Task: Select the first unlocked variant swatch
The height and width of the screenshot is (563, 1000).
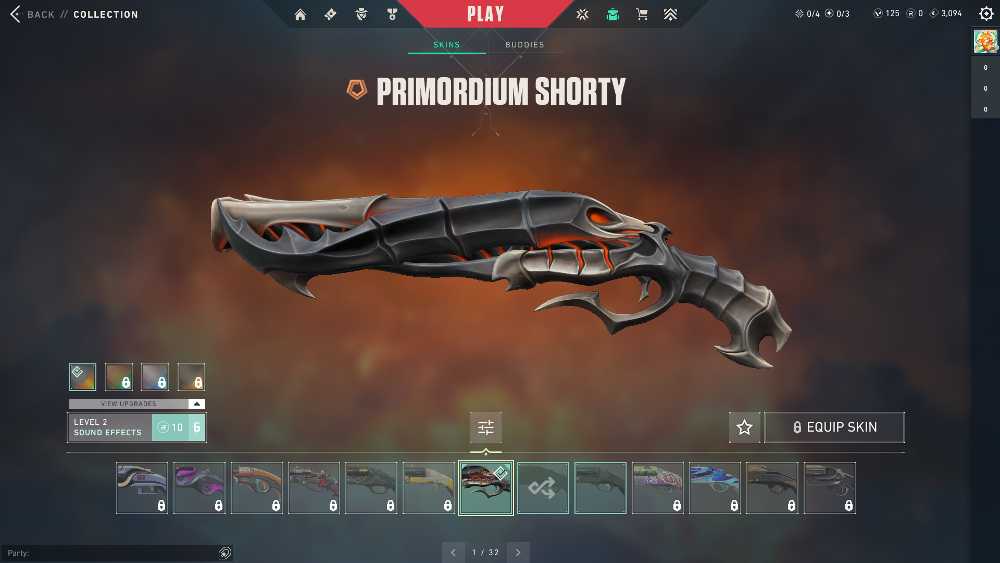Action: (83, 376)
